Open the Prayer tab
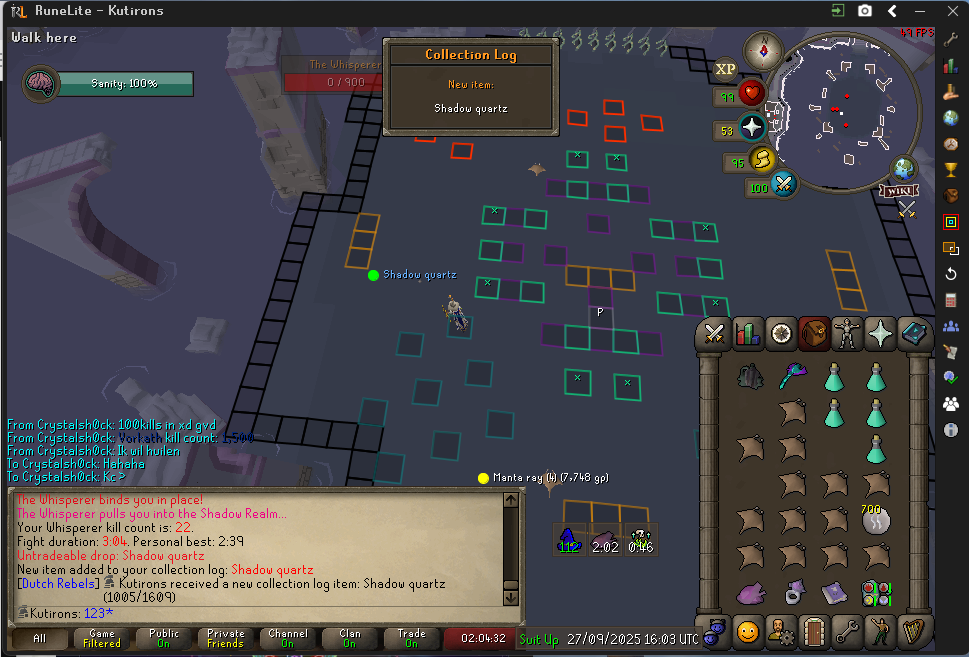This screenshot has width=969, height=657. coord(881,333)
